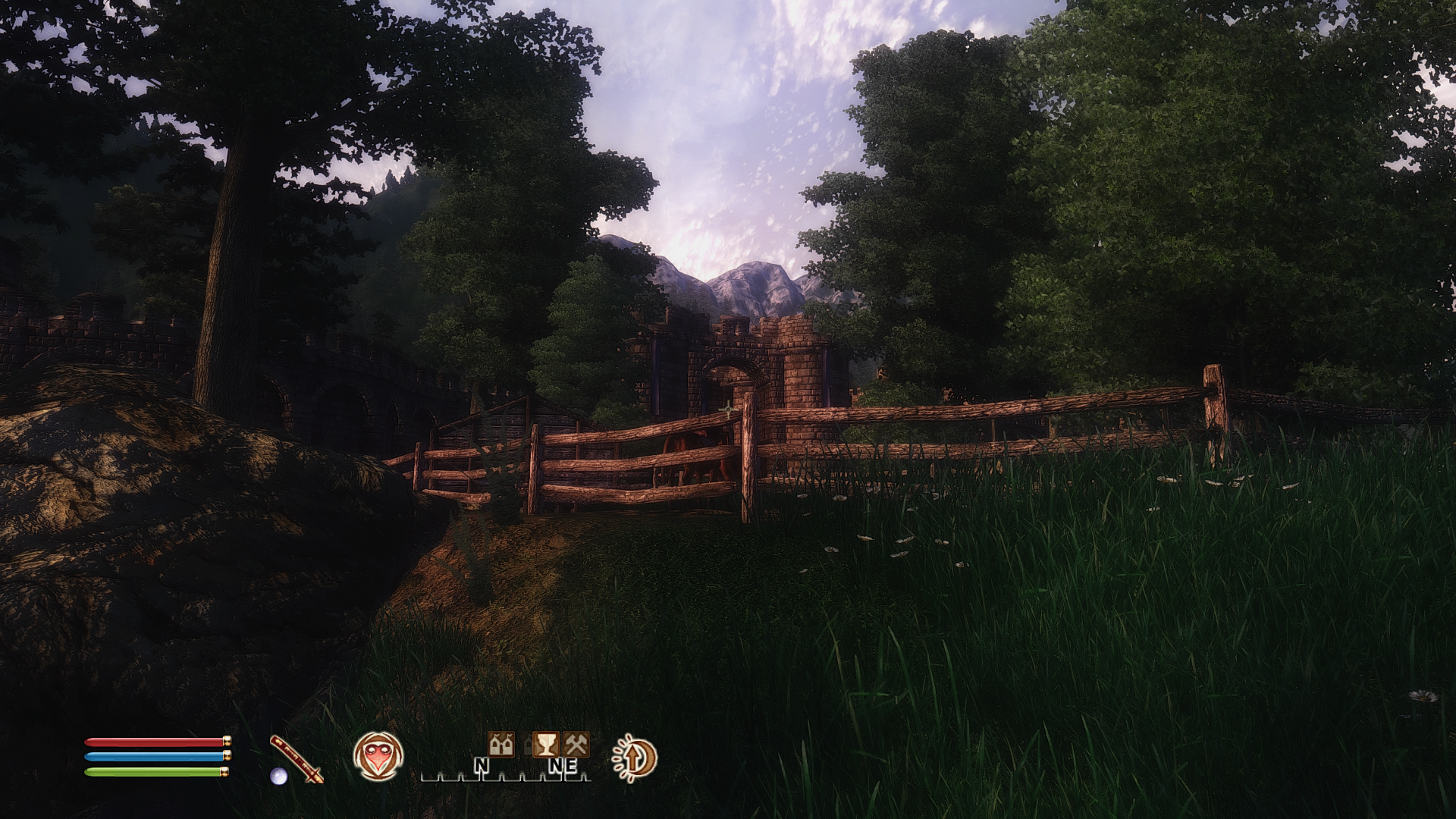Click the heart-shaped spell icon
This screenshot has height=819, width=1456.
click(378, 756)
